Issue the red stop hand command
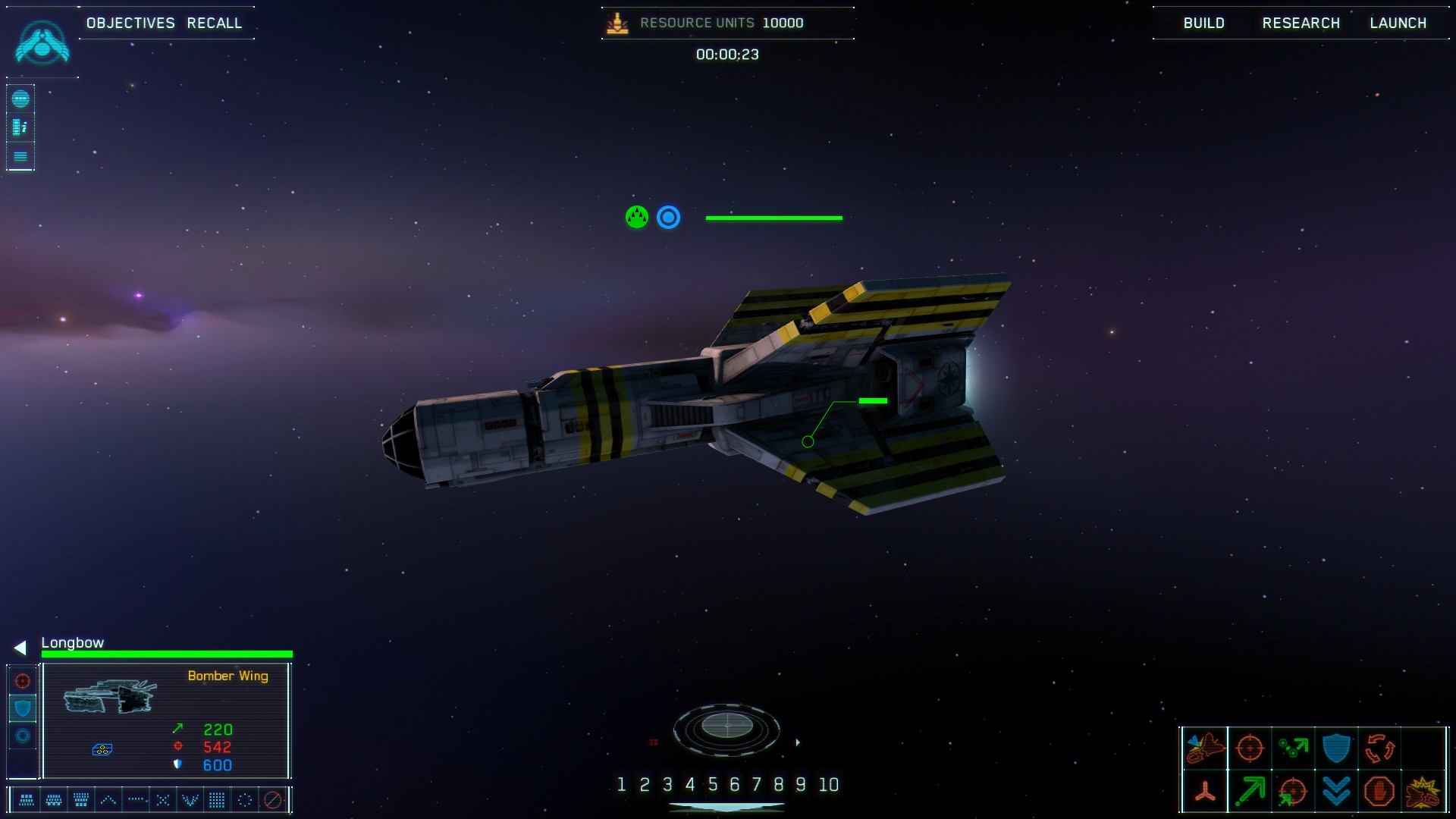 [1379, 792]
